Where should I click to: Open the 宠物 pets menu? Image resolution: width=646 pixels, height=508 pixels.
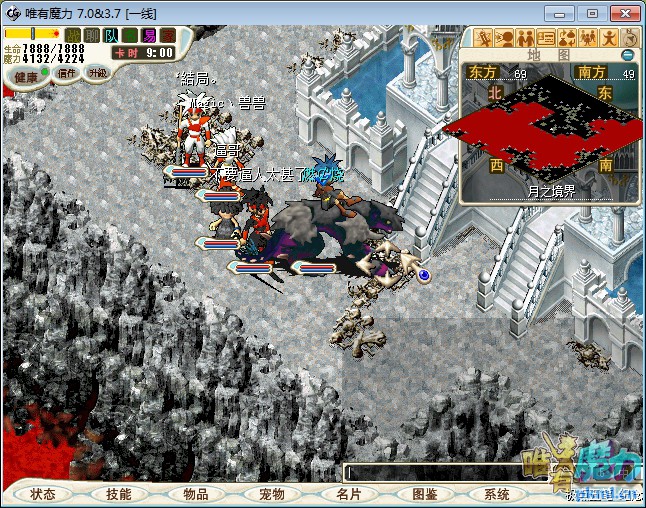coord(271,494)
